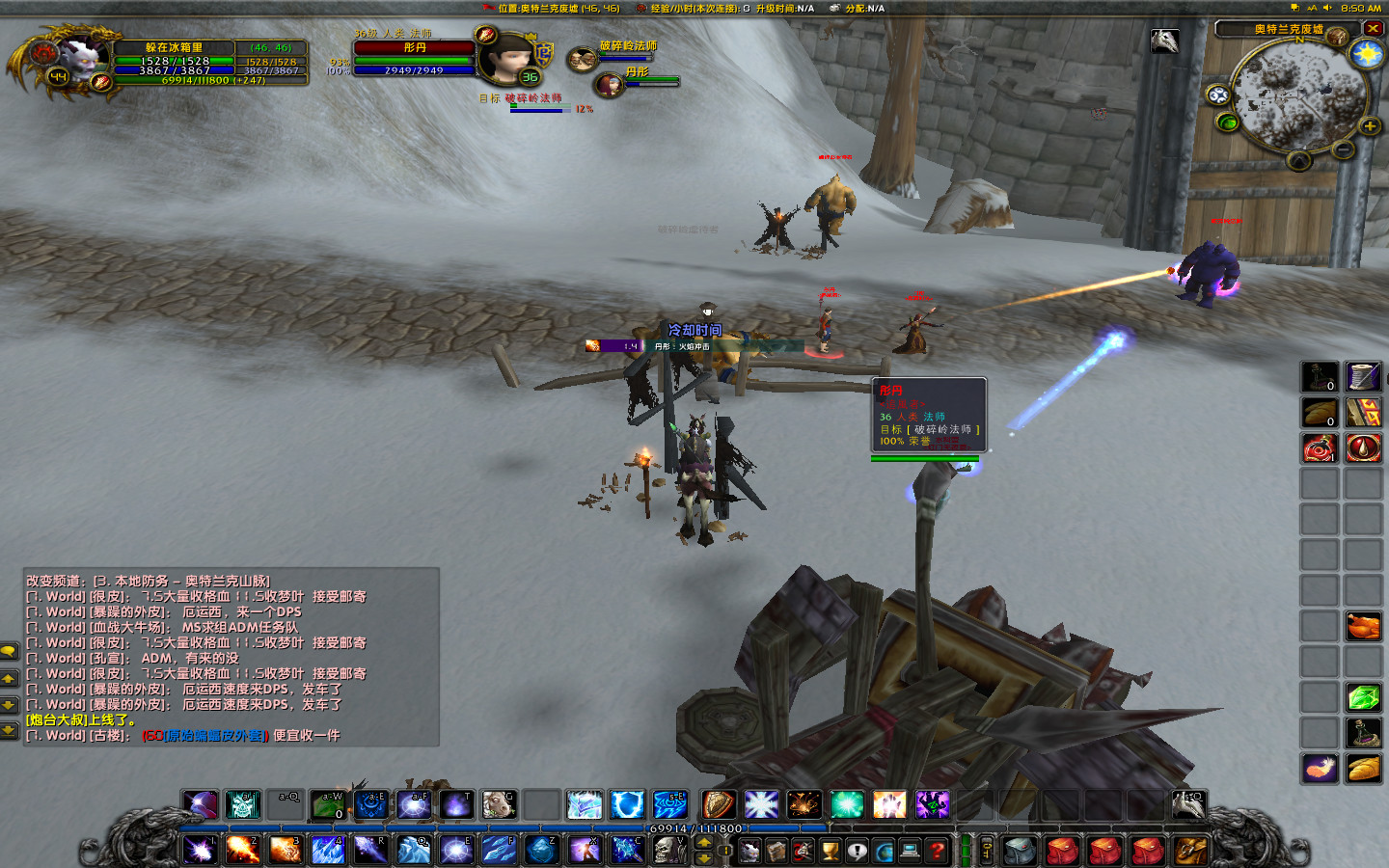Open the red question mark help icon

point(936,850)
